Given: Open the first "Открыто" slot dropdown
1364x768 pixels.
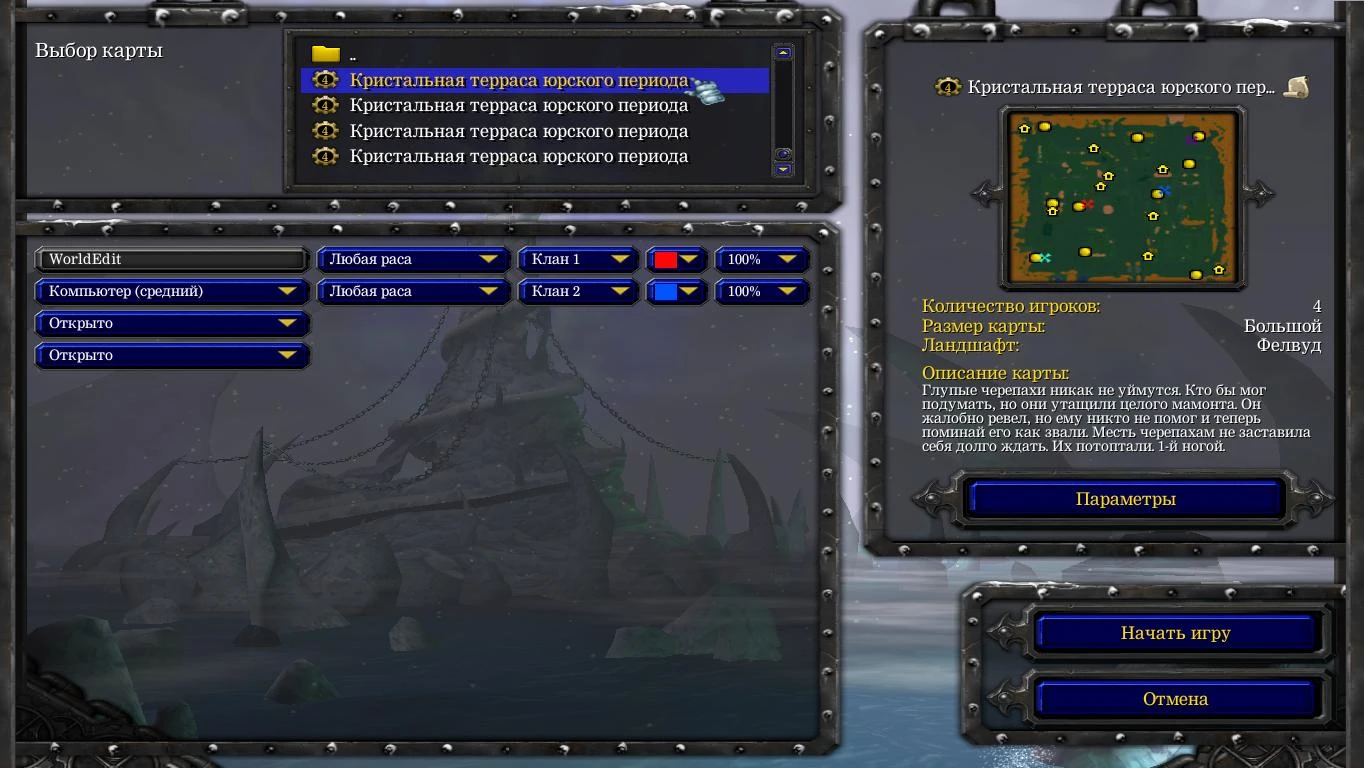Looking at the screenshot, I should pyautogui.click(x=172, y=323).
